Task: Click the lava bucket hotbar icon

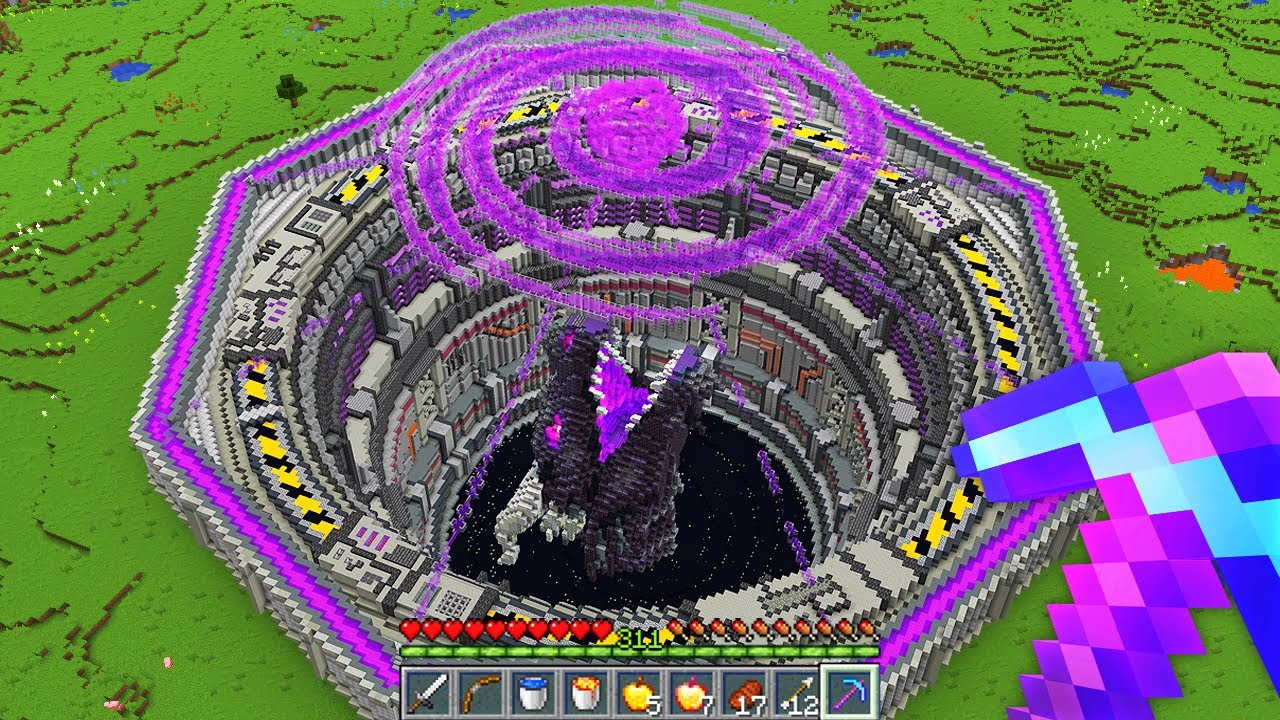Action: 586,691
